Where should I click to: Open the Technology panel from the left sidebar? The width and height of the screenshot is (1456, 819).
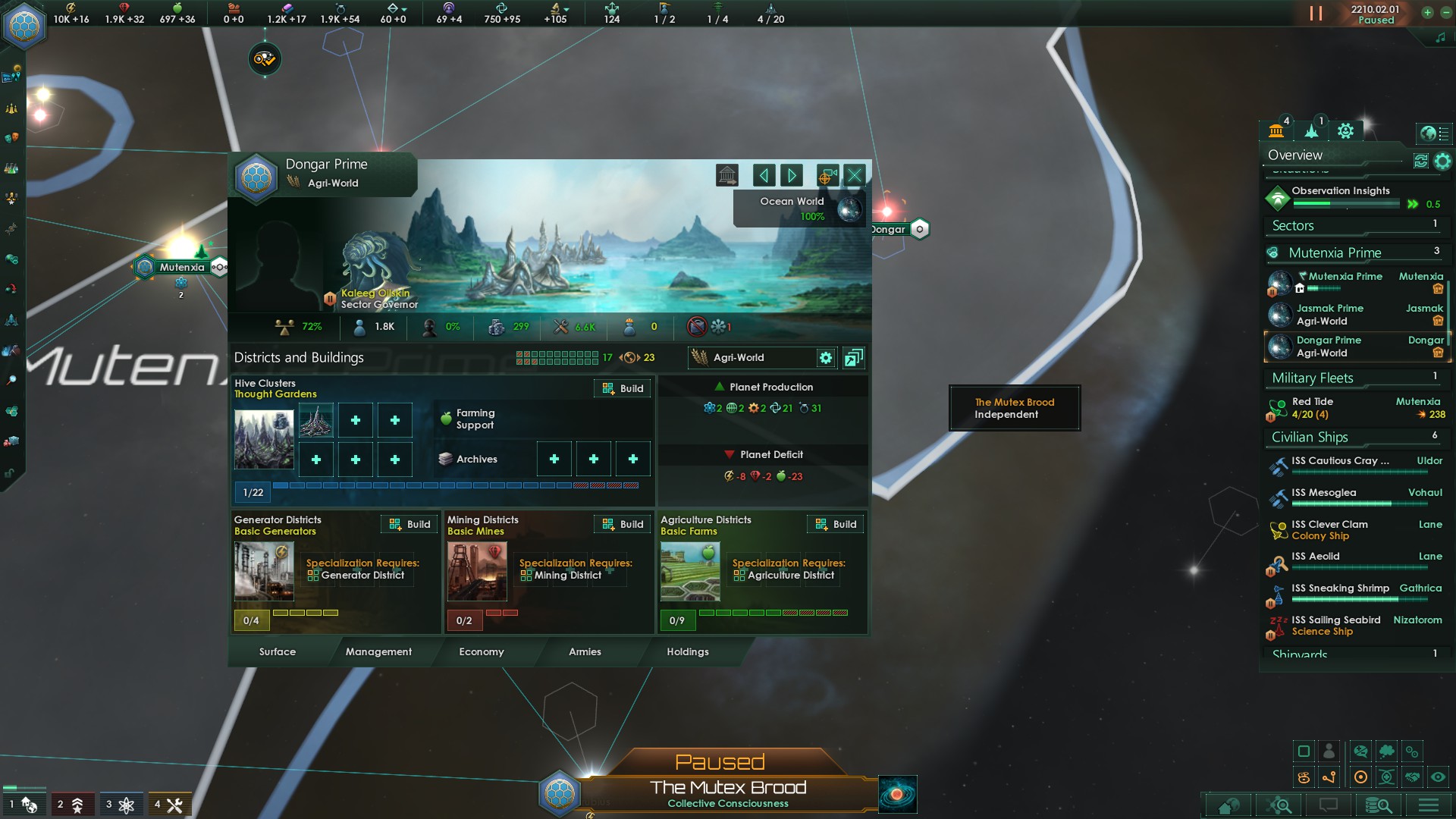click(x=11, y=170)
